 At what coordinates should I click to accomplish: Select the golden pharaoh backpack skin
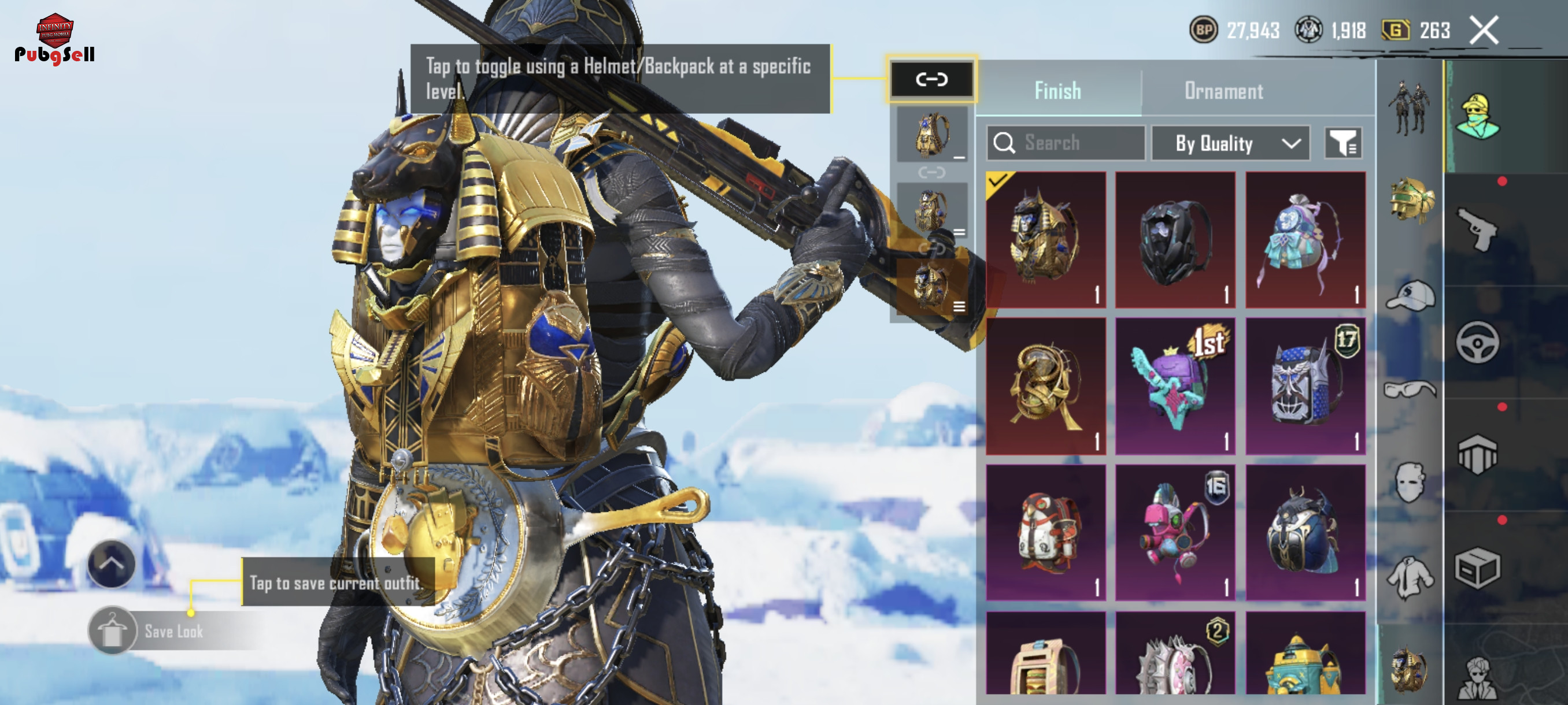(x=1046, y=239)
